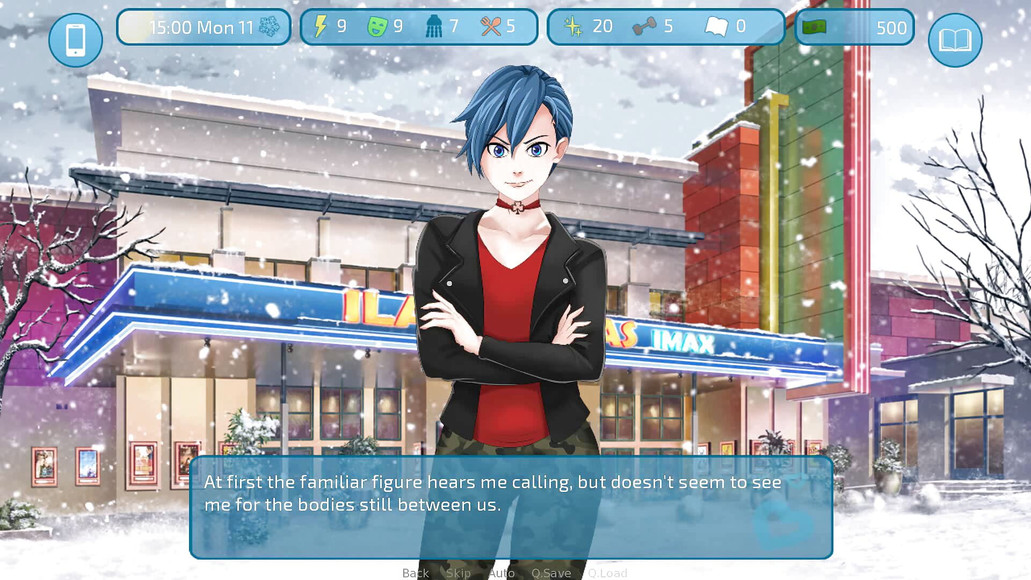The height and width of the screenshot is (580, 1031).
Task: Go Back to previous dialogue line
Action: 415,573
